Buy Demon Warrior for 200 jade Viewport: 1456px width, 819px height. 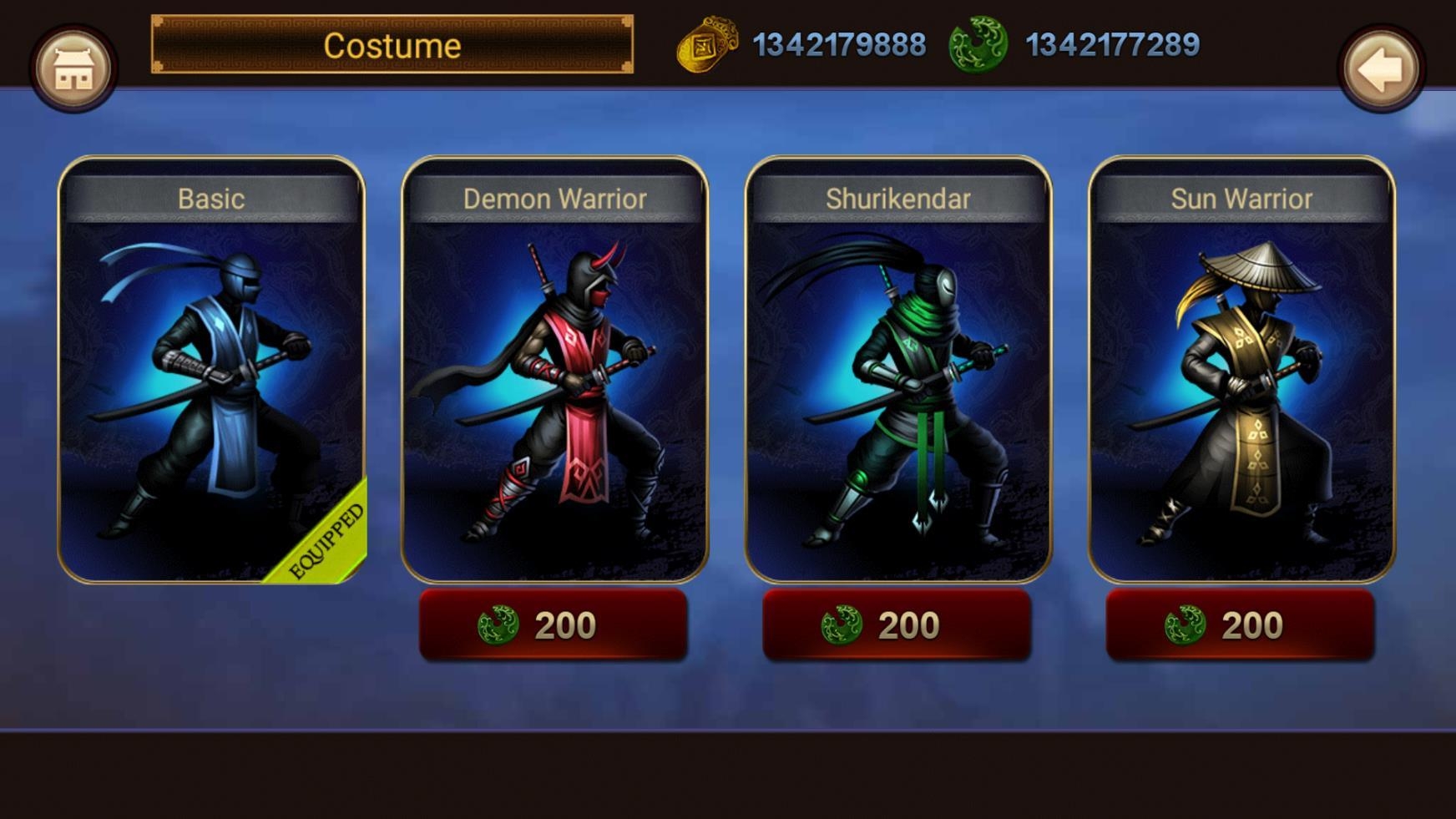[554, 625]
